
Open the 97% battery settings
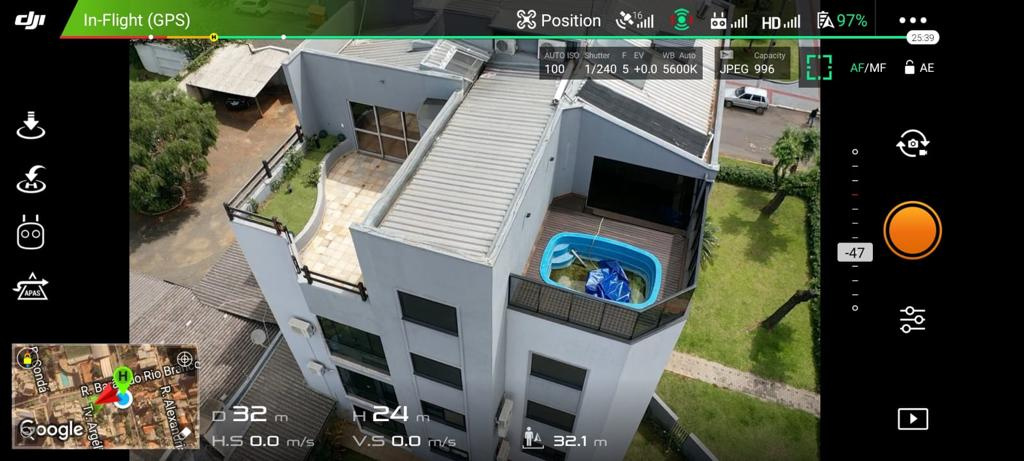(x=842, y=20)
